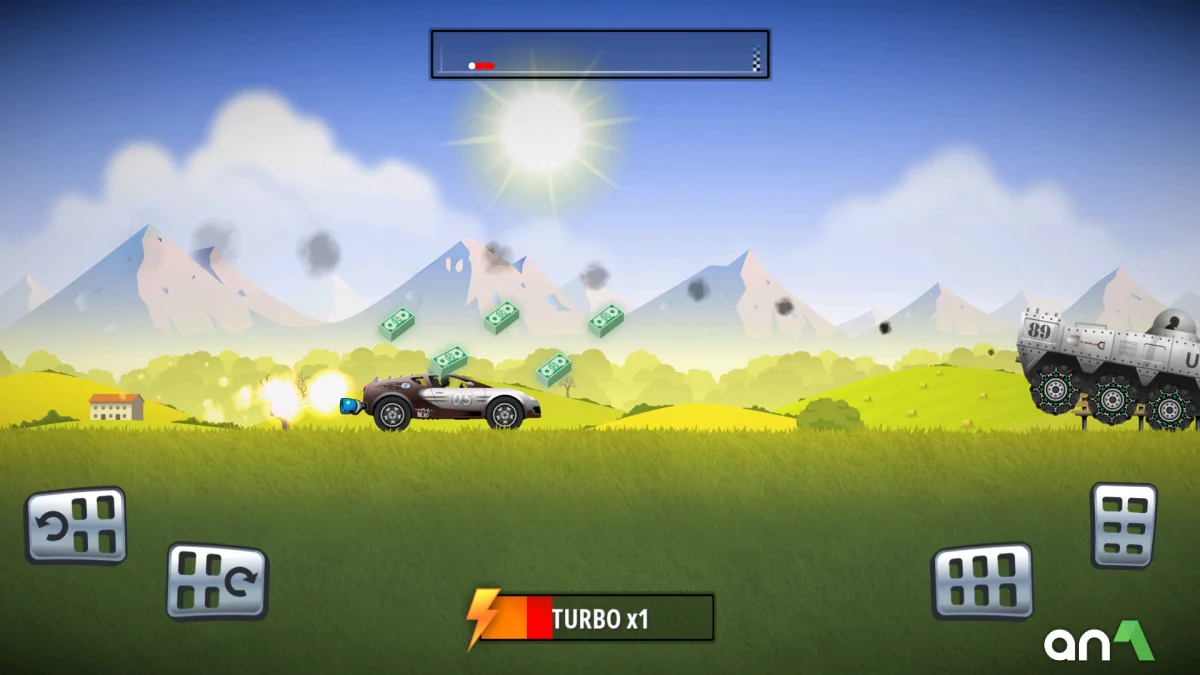Viewport: 1200px width, 675px height.
Task: Hit the wide brake pedal button
Action: 982,581
